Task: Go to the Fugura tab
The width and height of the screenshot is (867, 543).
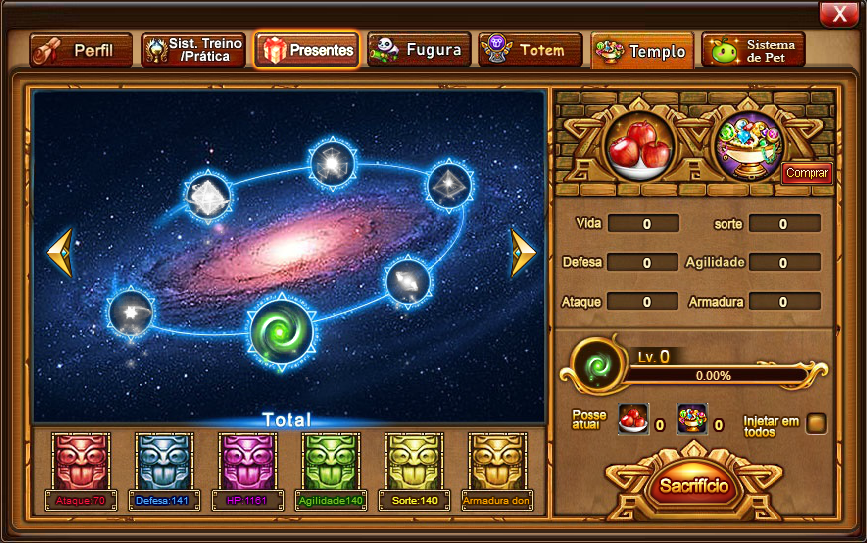Action: coord(419,50)
